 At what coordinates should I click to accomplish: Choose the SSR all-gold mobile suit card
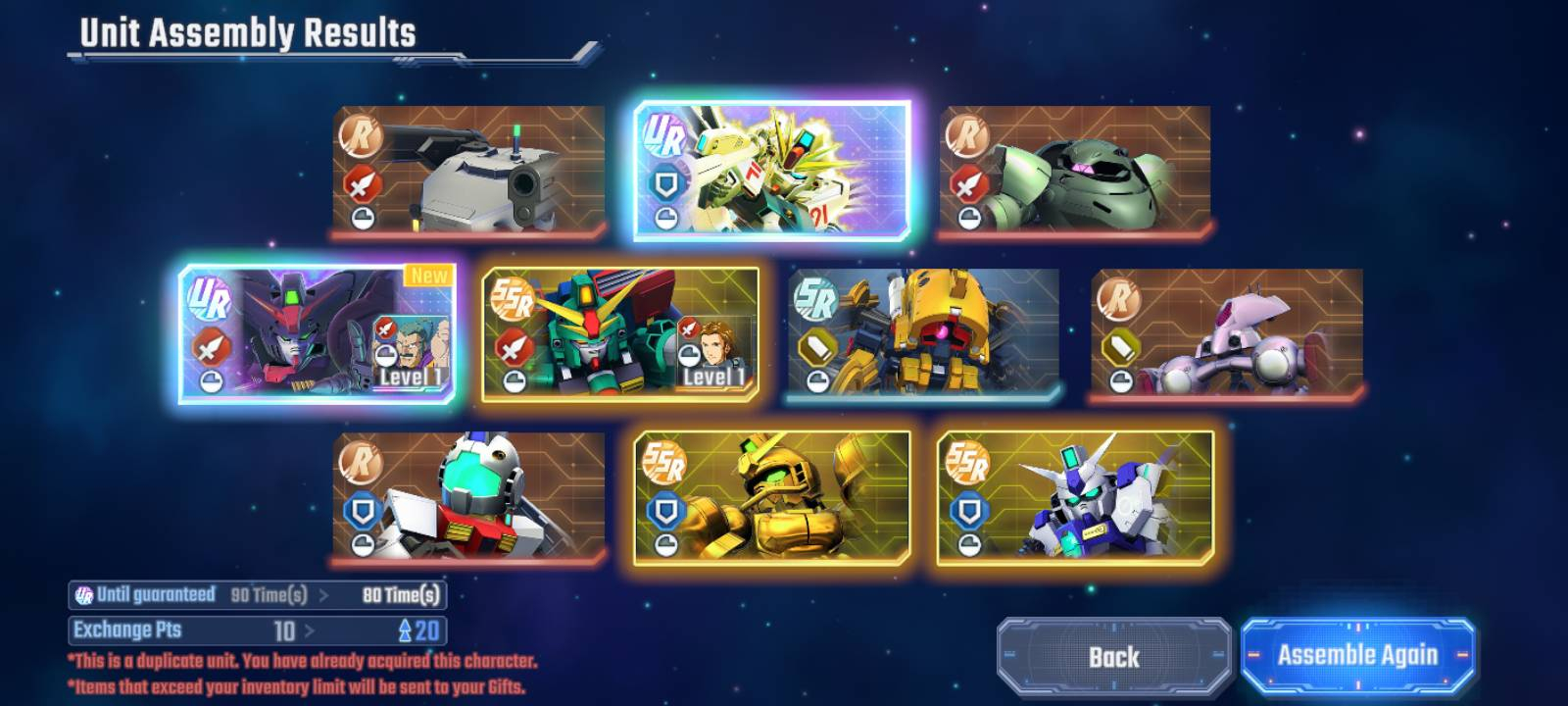click(x=772, y=497)
